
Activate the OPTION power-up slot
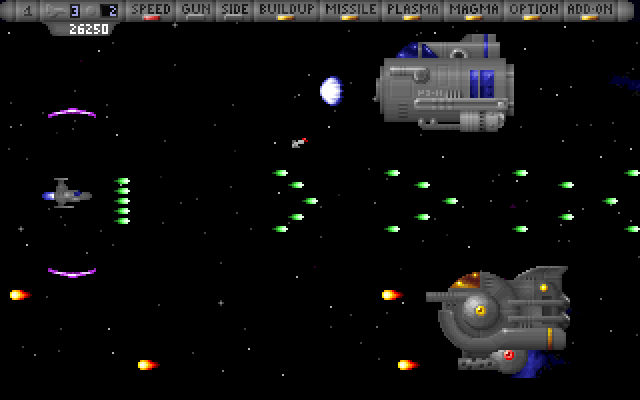(x=533, y=10)
